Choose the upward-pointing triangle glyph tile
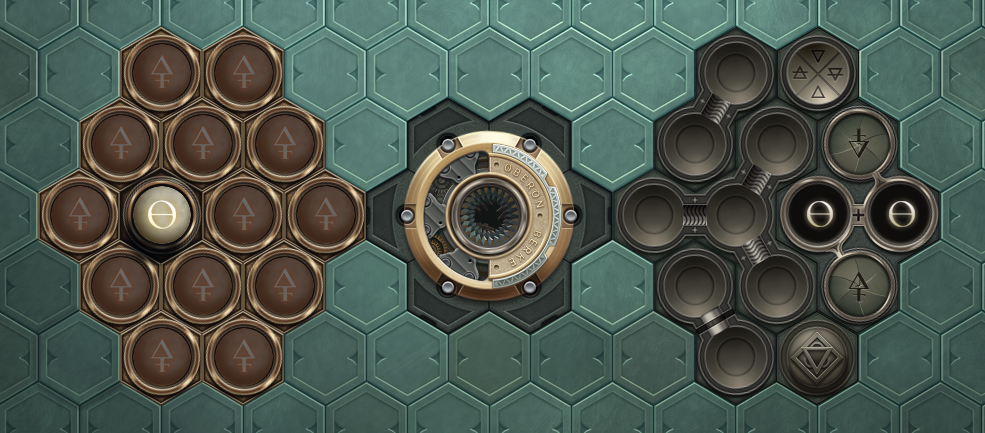Screen dimensions: 985x433 (x=858, y=284)
